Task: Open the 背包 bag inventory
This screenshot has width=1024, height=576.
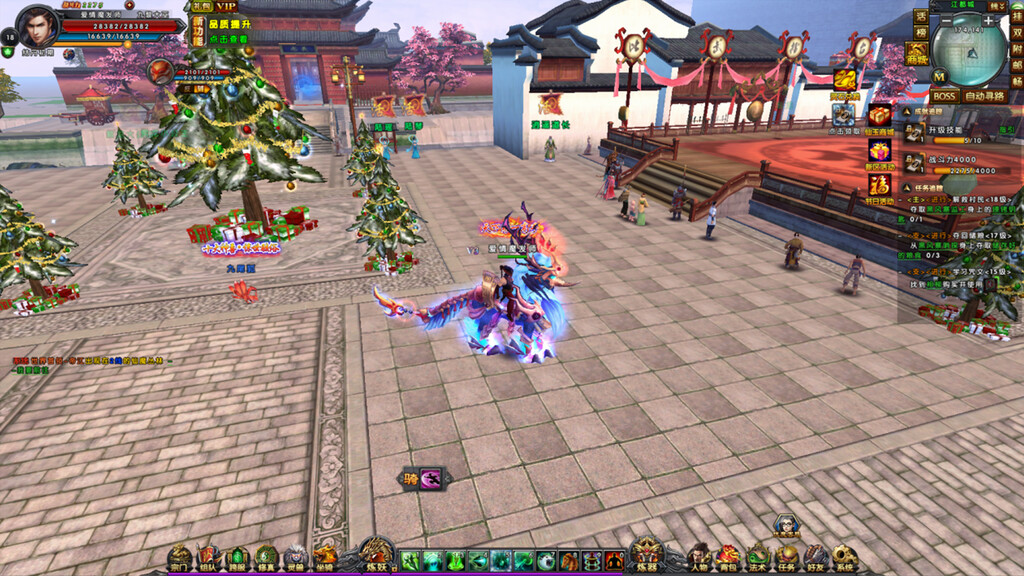Action: [x=727, y=557]
